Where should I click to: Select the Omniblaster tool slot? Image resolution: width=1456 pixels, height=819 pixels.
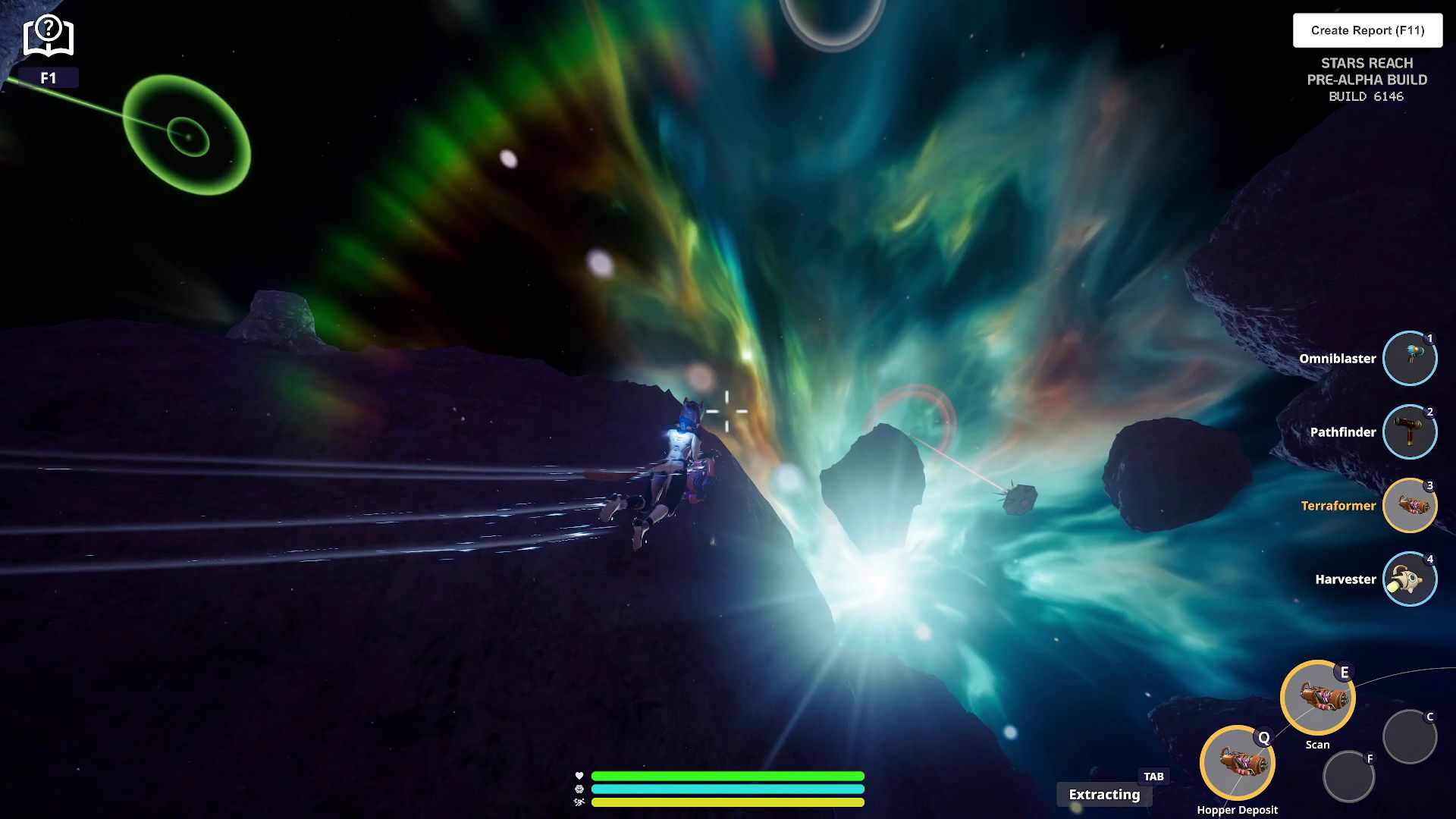(1409, 359)
